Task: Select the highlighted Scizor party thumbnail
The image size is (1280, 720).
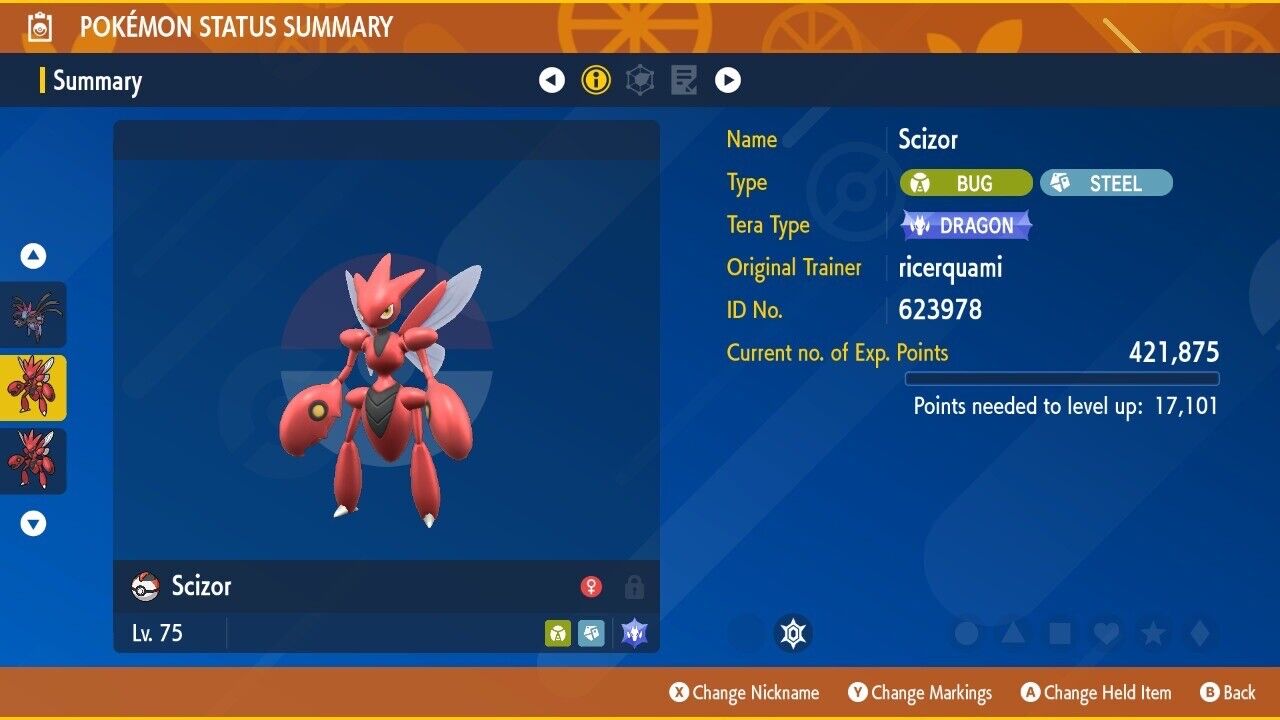Action: click(33, 388)
